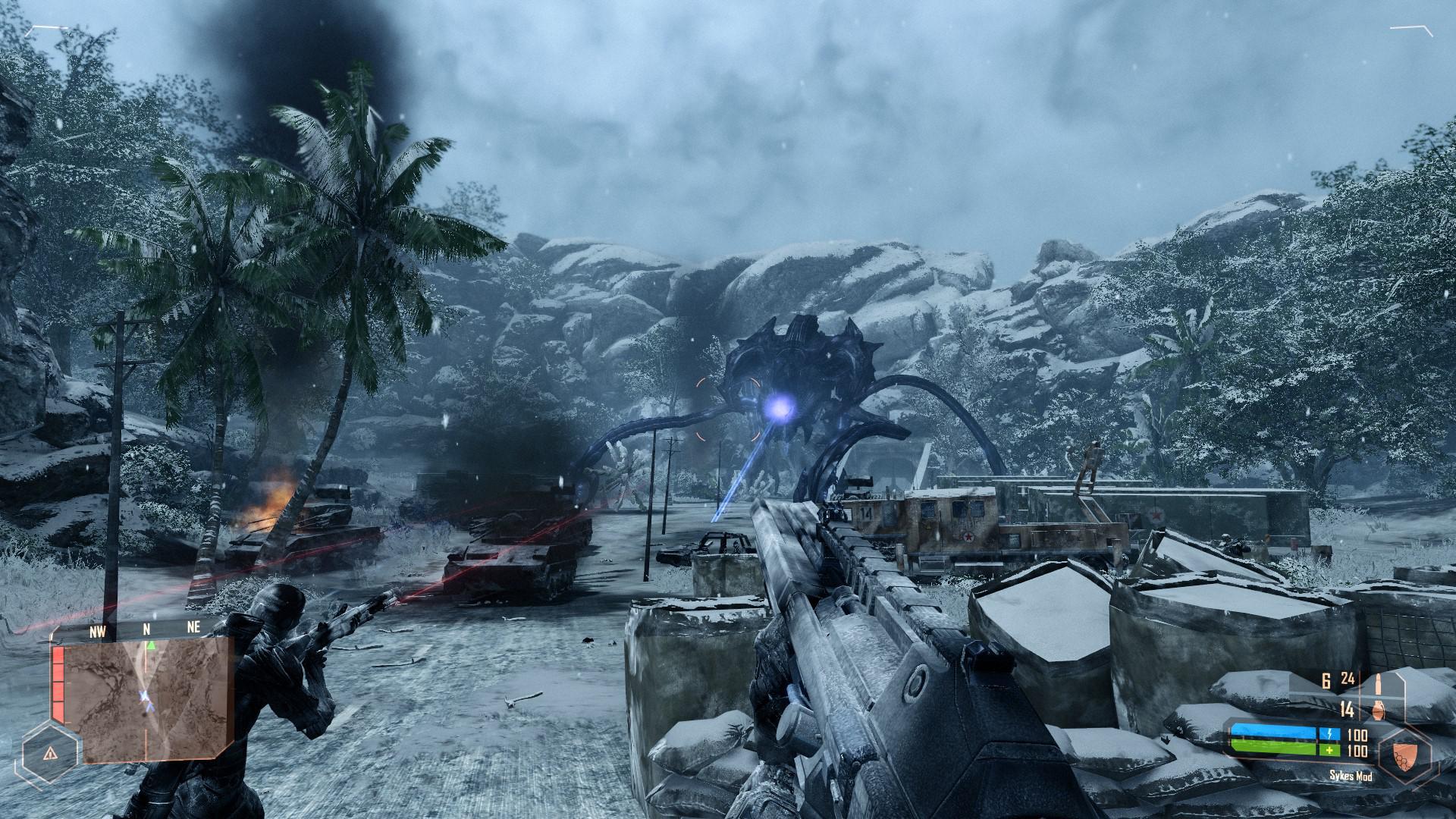
Task: Expand the ammo counter readout
Action: [x=1337, y=679]
